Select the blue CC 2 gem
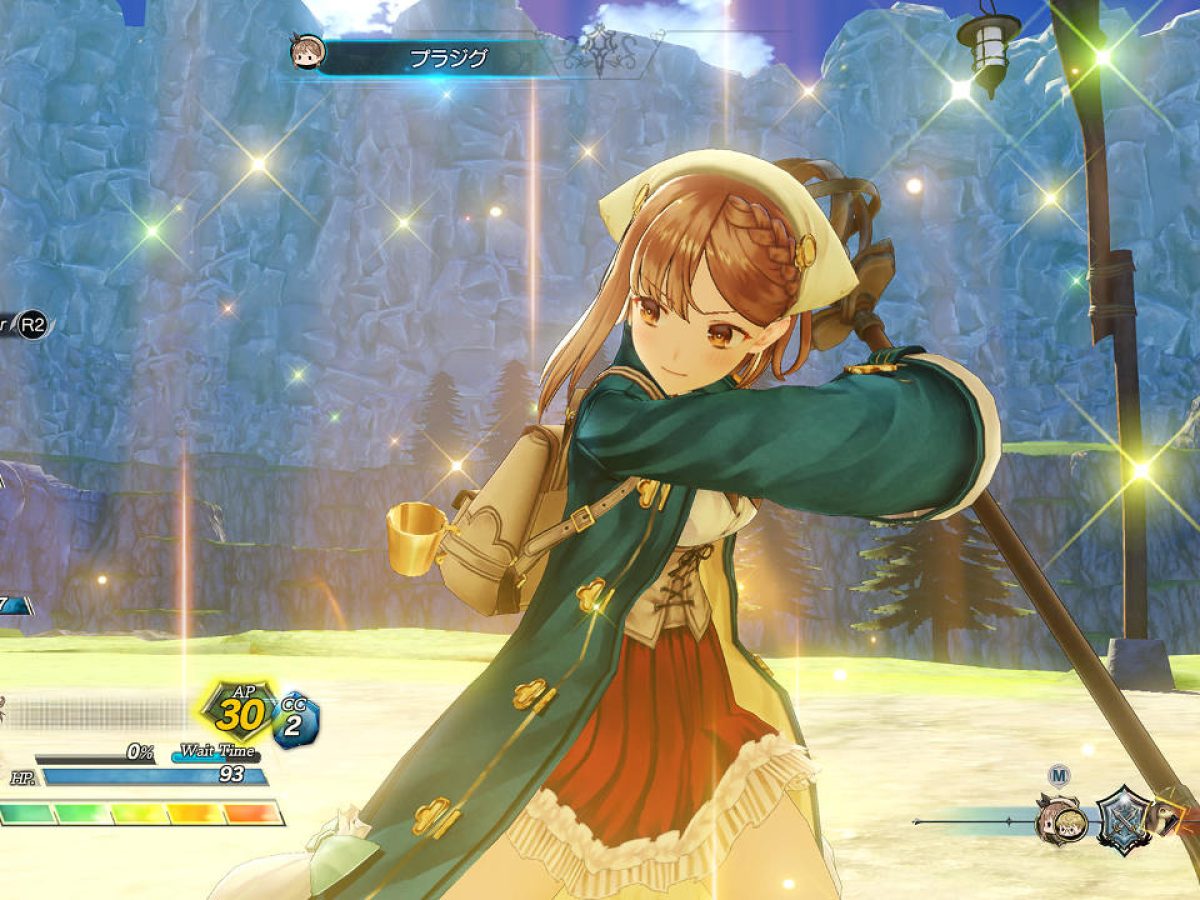Viewport: 1200px width, 900px height. [295, 719]
